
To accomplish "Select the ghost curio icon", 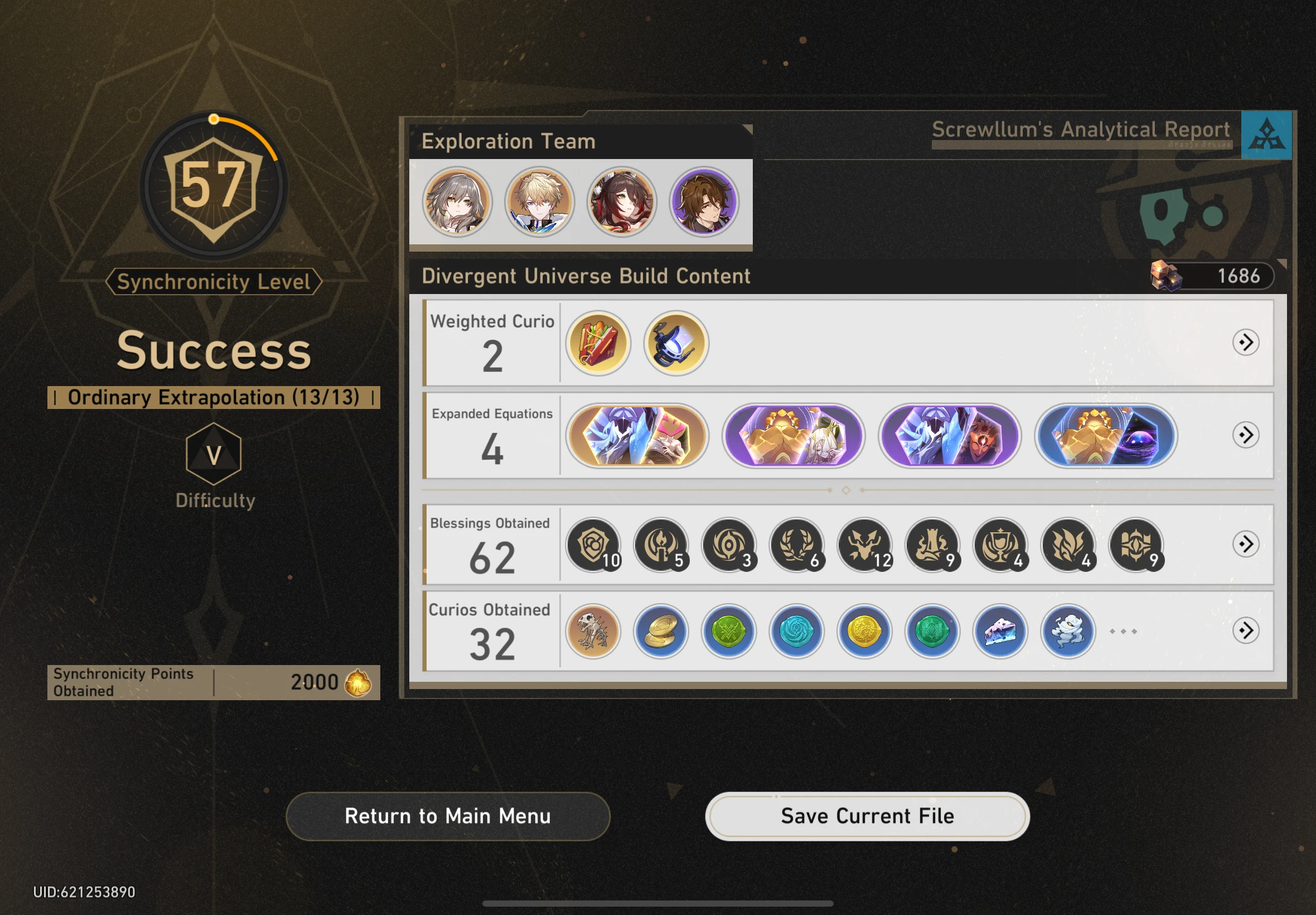I will (1069, 630).
